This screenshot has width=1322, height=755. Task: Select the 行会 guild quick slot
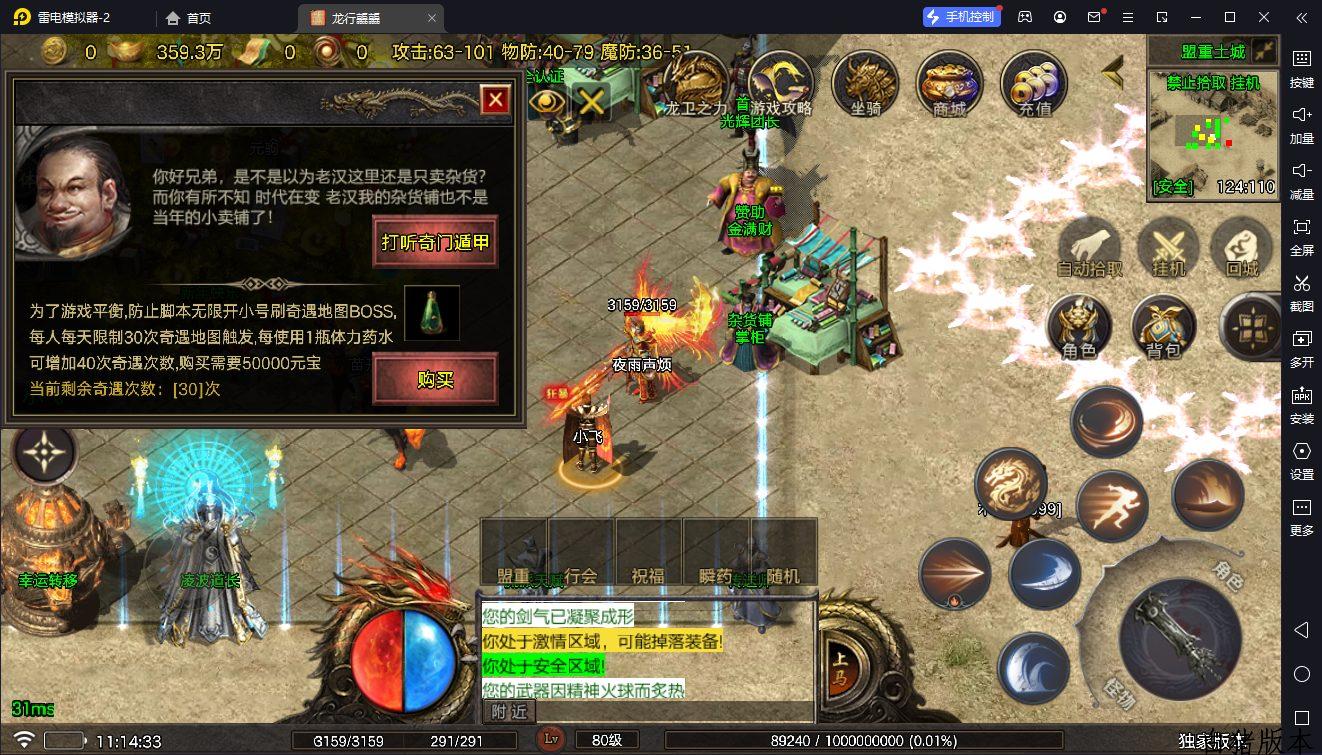pos(581,552)
